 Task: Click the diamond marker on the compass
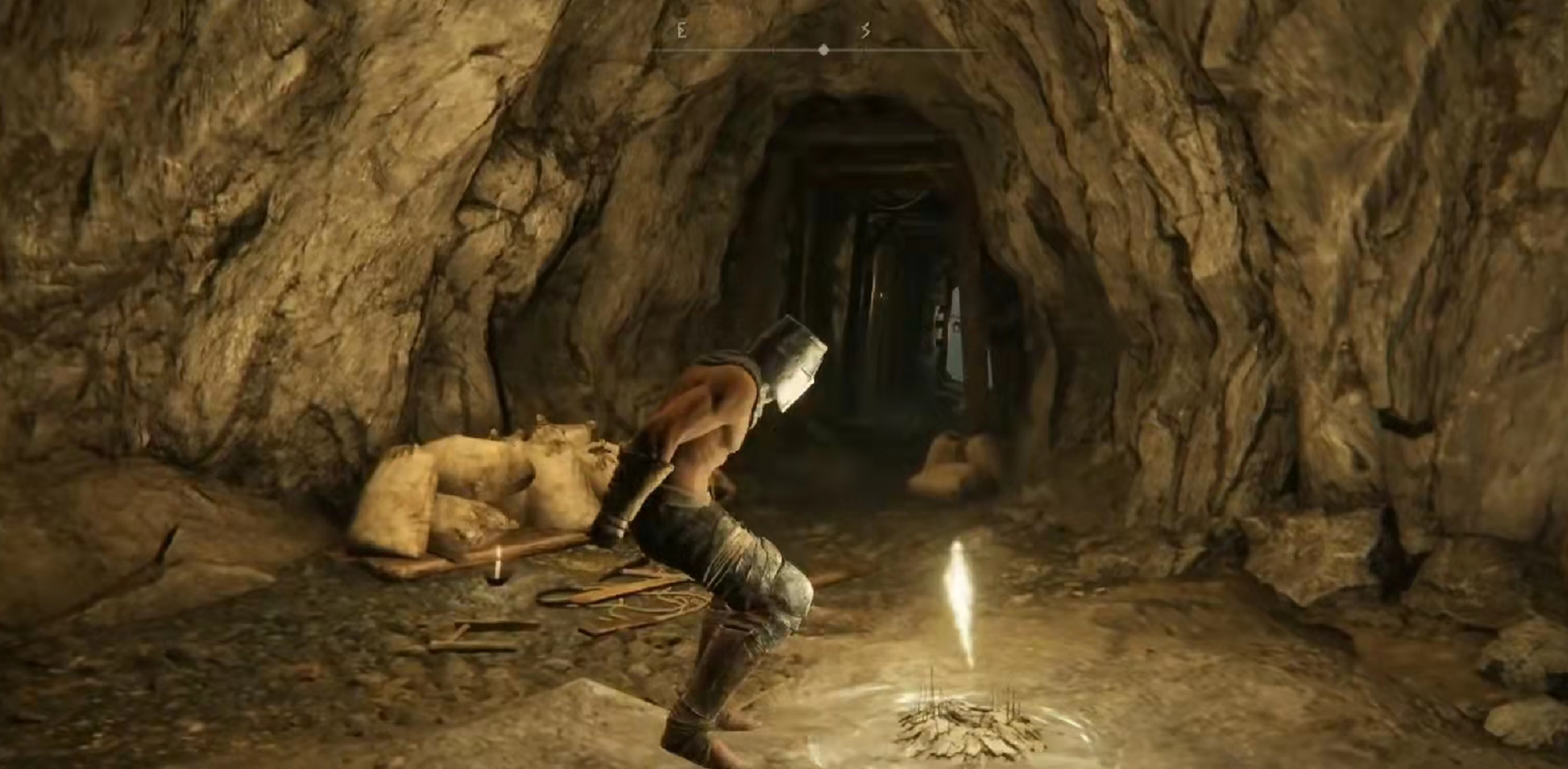click(823, 50)
